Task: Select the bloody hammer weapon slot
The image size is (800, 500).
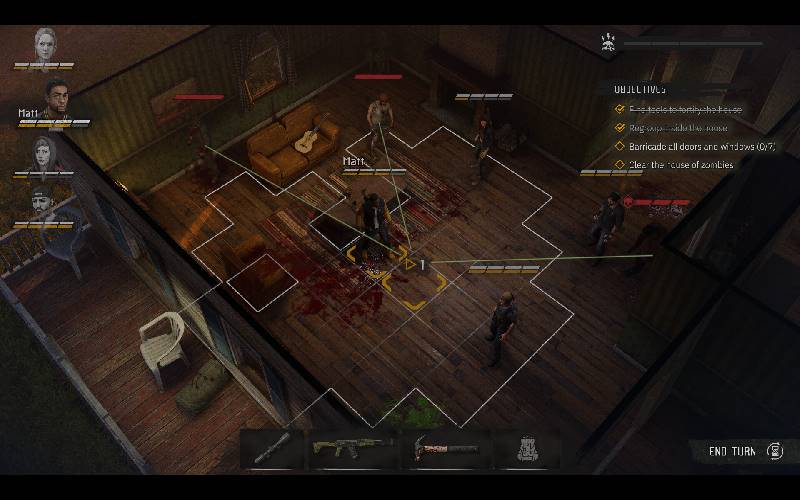Action: point(445,450)
